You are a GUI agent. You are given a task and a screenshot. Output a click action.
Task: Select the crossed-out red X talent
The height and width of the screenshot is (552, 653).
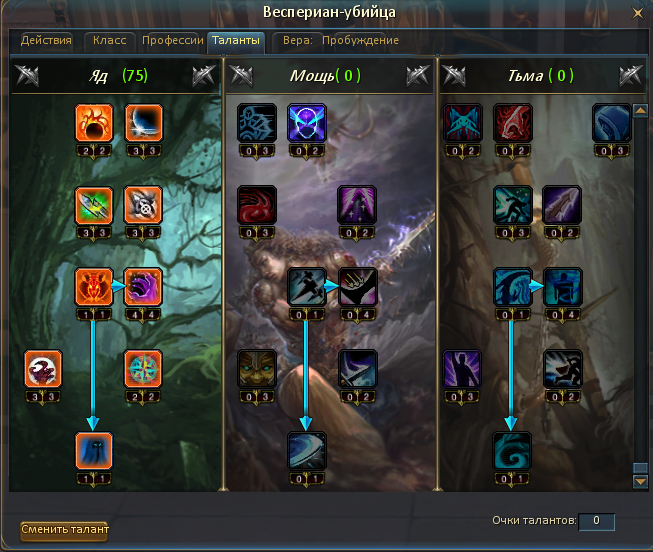coord(463,123)
